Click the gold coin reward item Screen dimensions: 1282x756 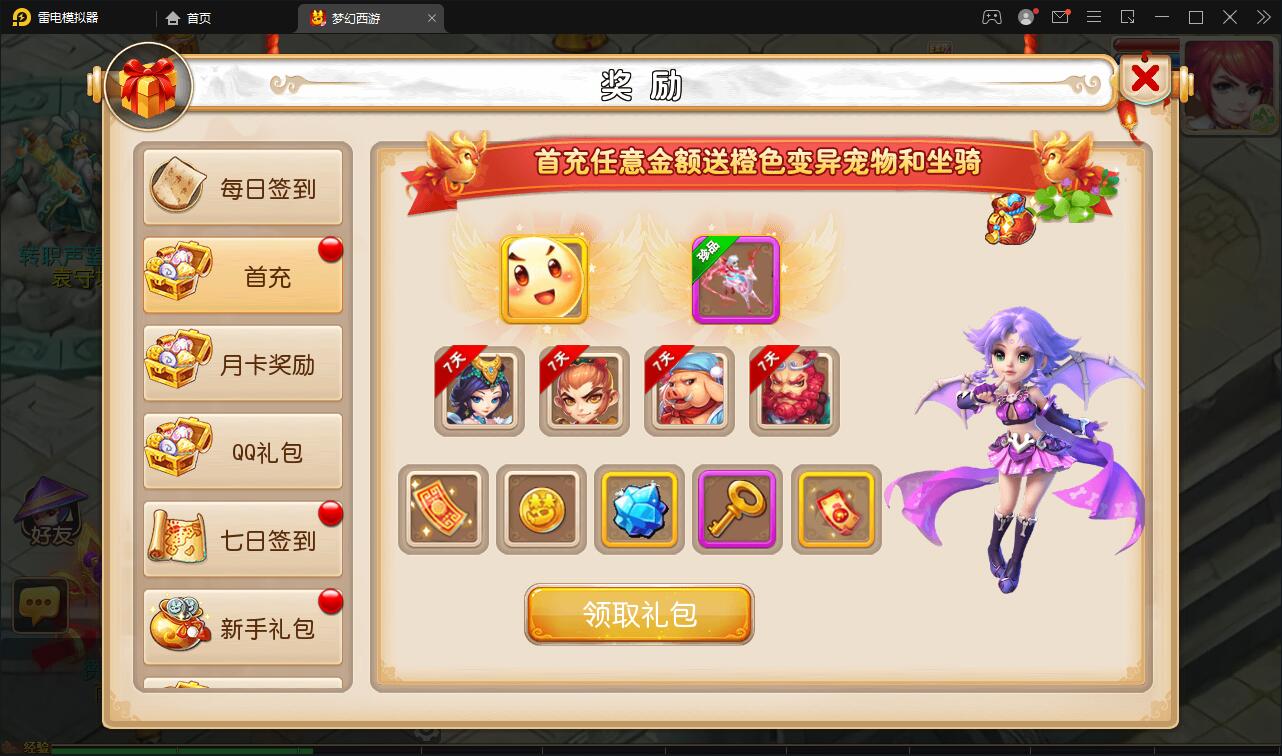541,510
